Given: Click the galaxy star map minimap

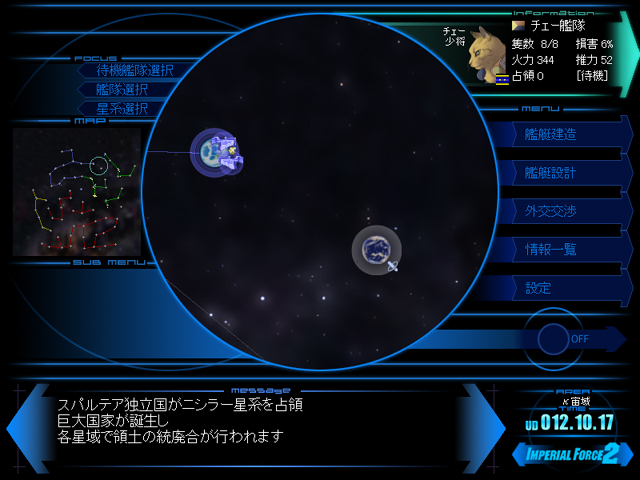Looking at the screenshot, I should coord(76,191).
